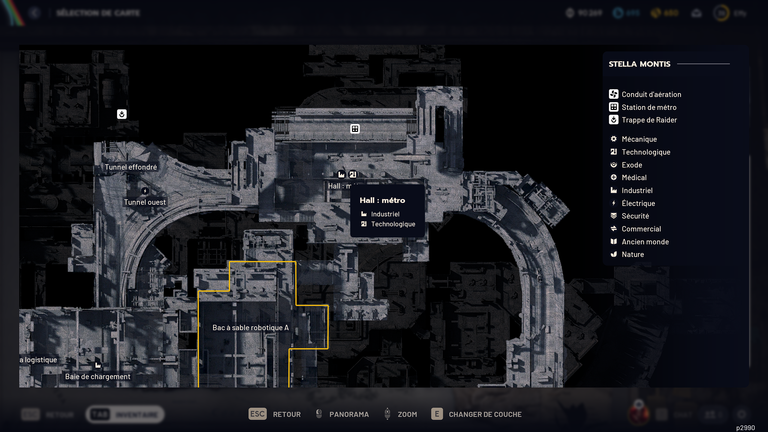The image size is (768, 432).
Task: Click the metro station marker on the map
Action: pyautogui.click(x=354, y=129)
